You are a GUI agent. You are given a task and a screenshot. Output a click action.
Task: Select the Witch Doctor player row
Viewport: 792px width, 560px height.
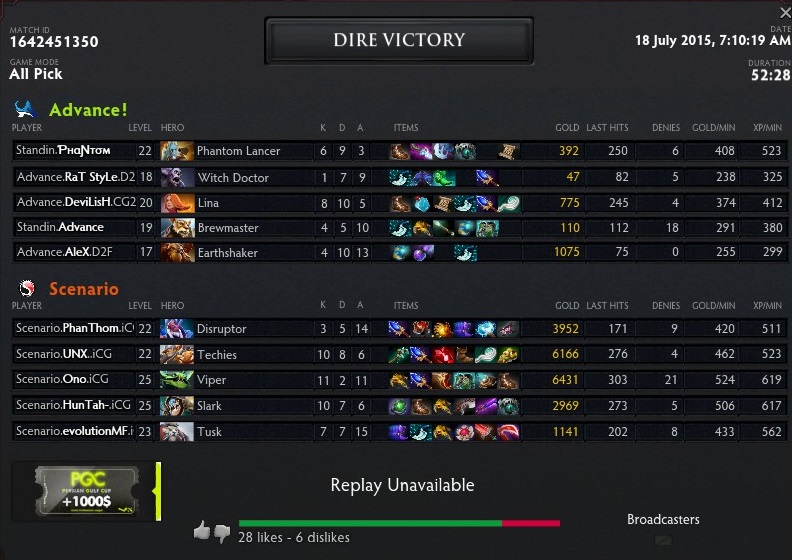(x=400, y=177)
